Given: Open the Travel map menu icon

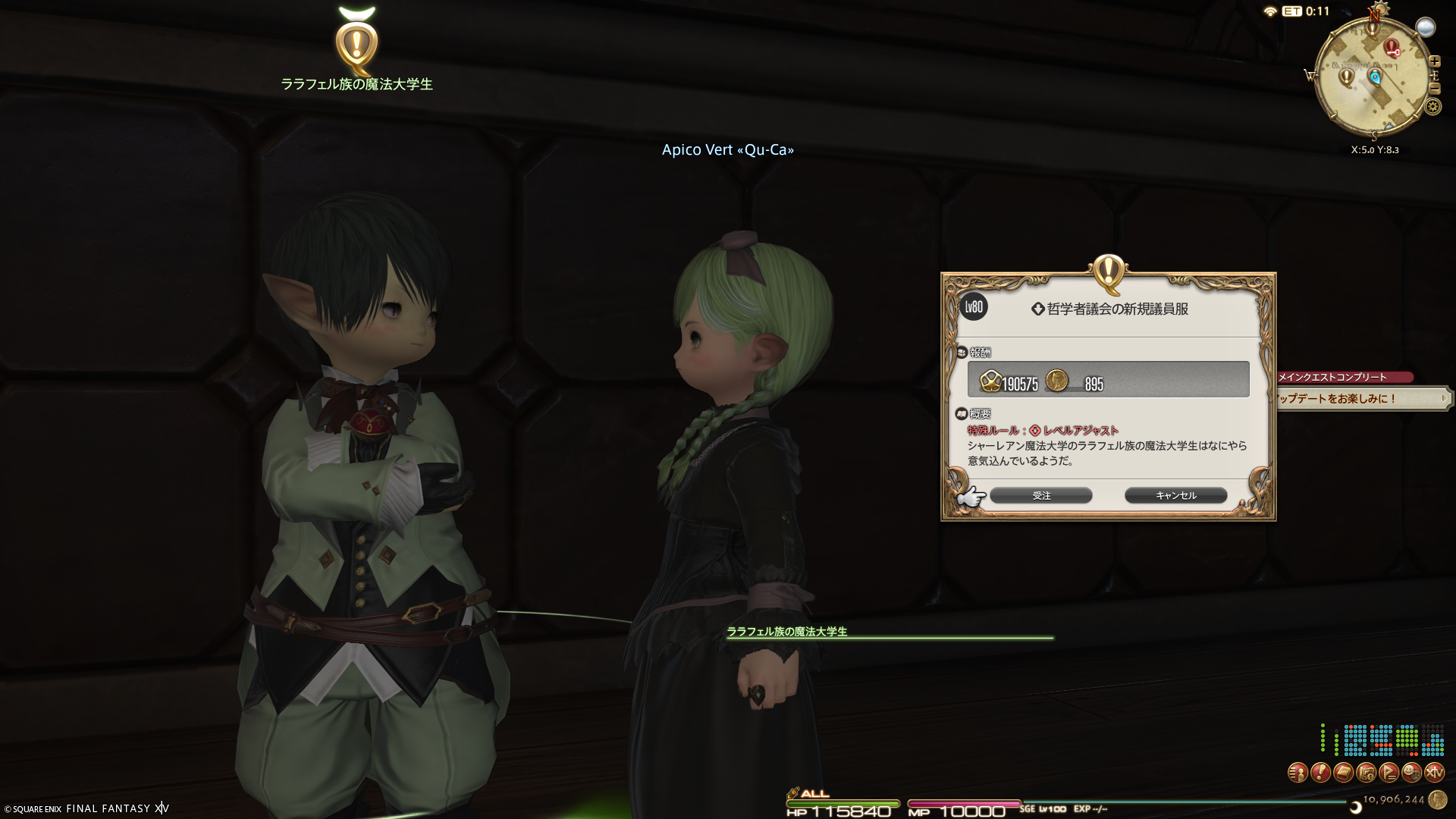Looking at the screenshot, I should click(x=1366, y=773).
